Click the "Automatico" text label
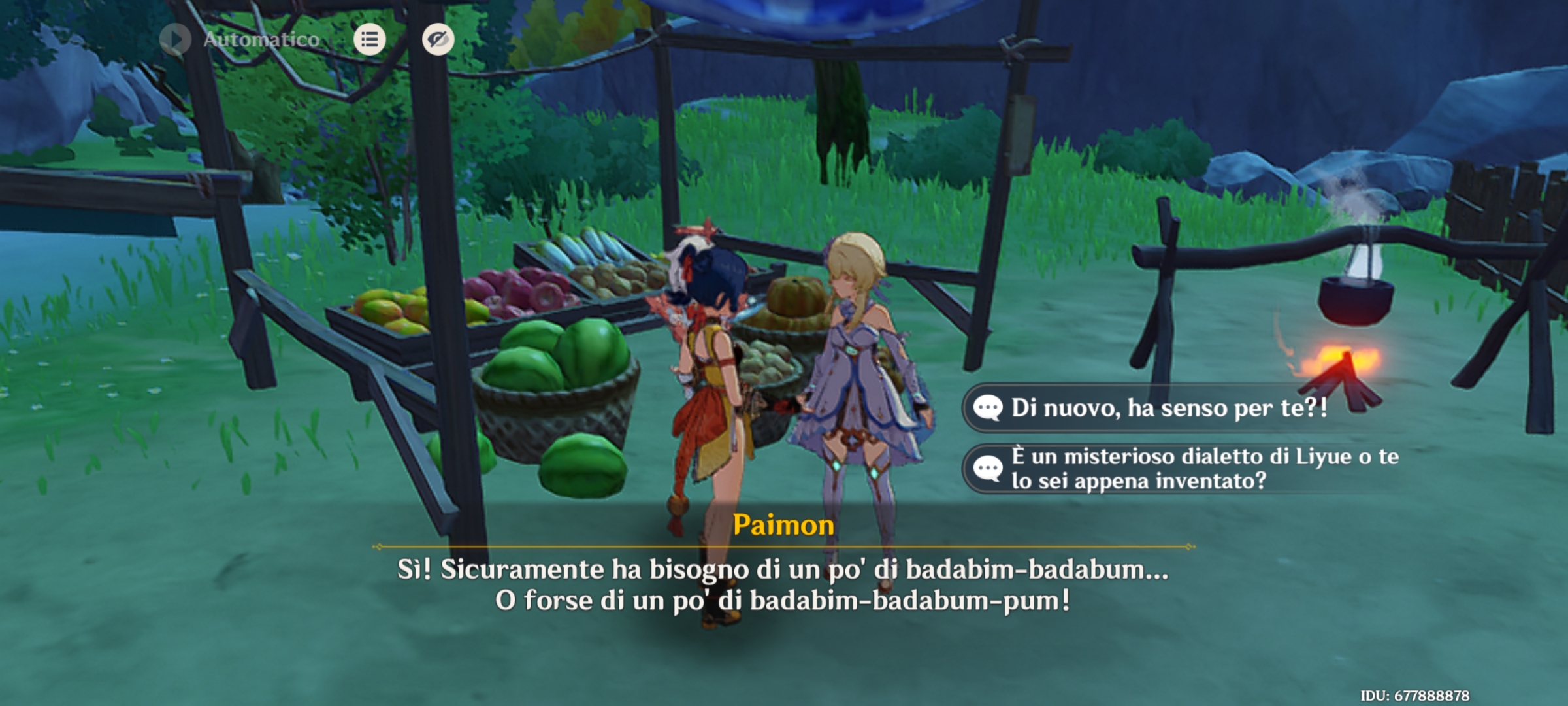The image size is (1568, 706). [261, 39]
